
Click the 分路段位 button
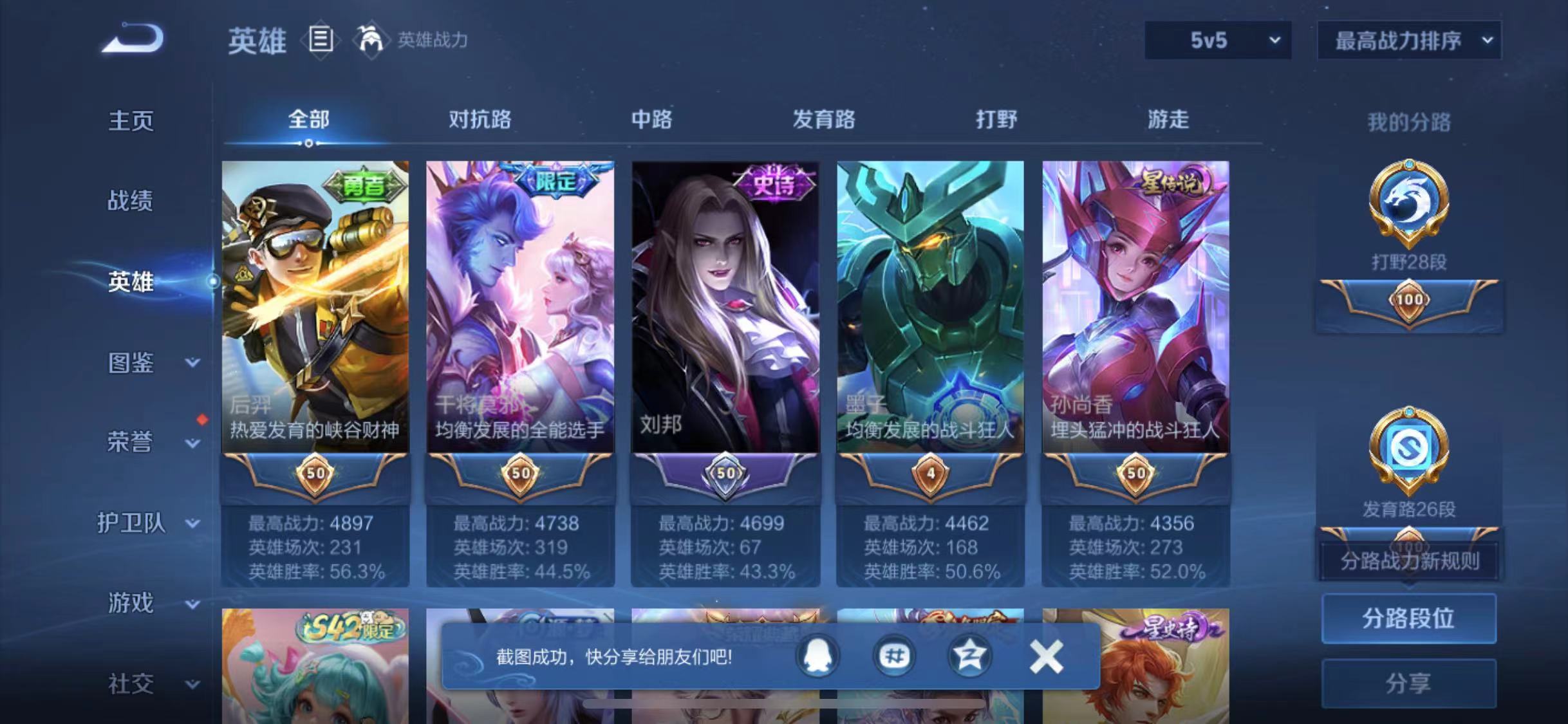(x=1408, y=618)
